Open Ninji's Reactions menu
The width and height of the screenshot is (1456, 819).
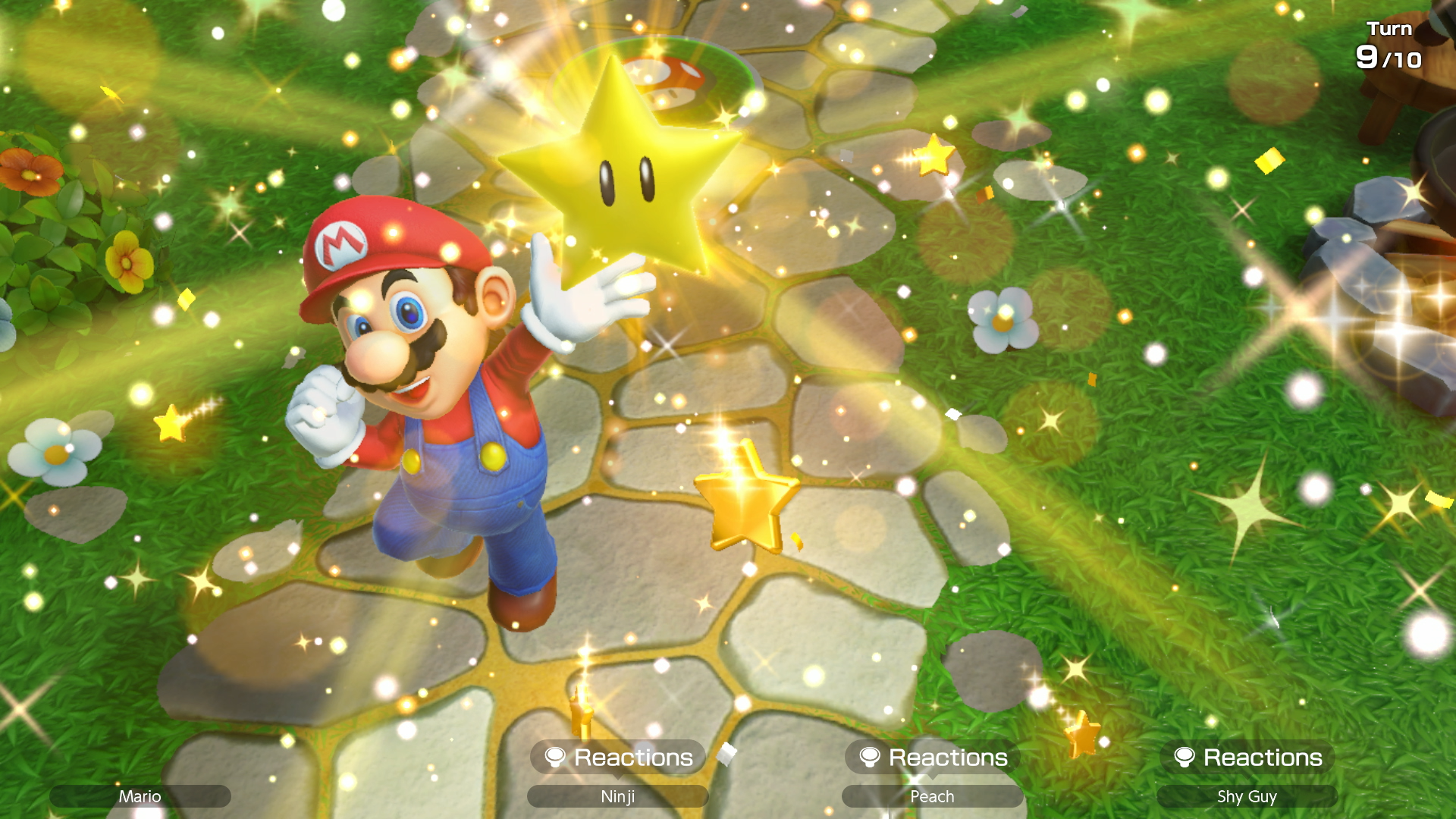tap(618, 757)
